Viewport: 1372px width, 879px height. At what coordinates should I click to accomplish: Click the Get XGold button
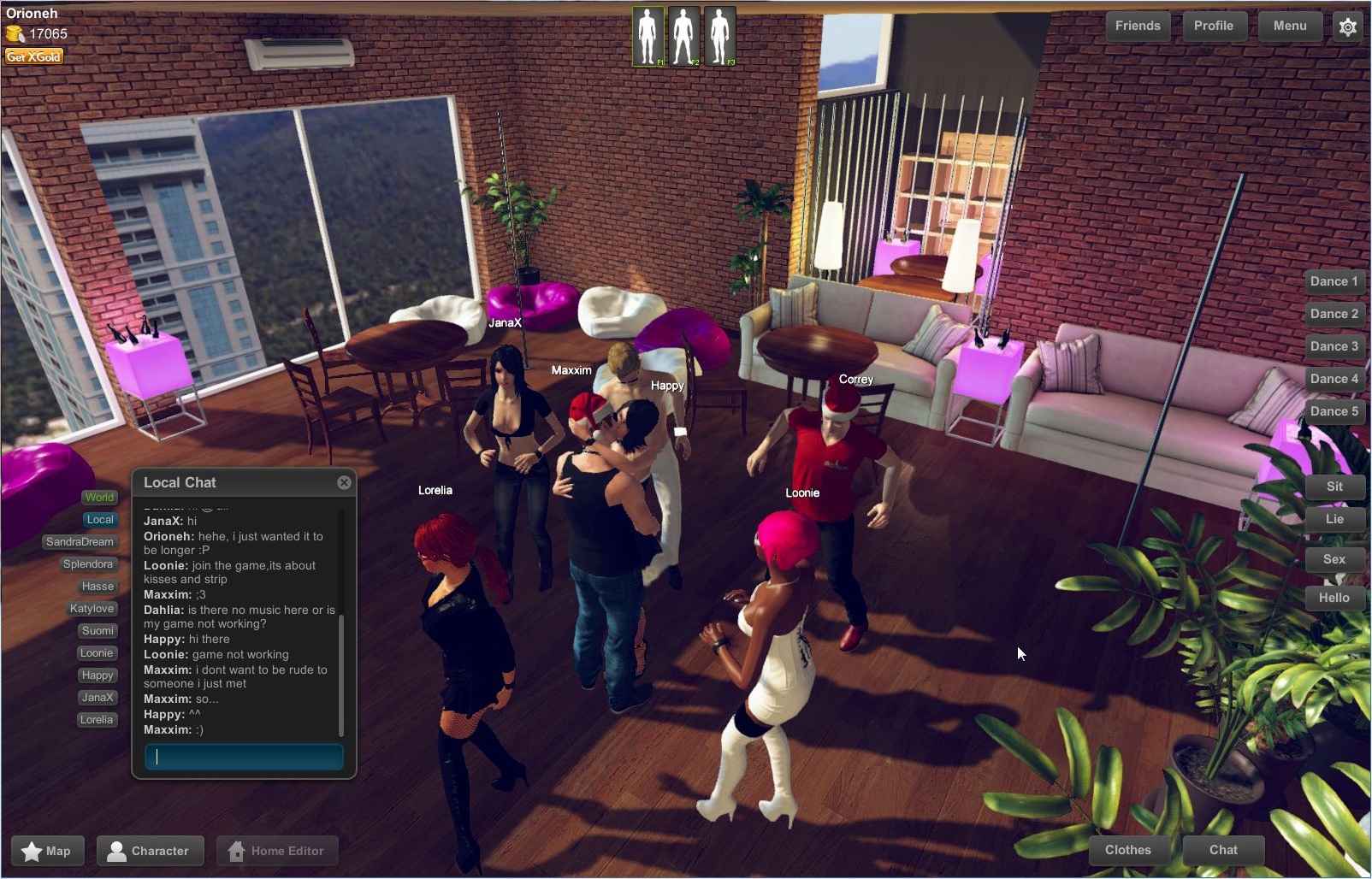tap(33, 56)
